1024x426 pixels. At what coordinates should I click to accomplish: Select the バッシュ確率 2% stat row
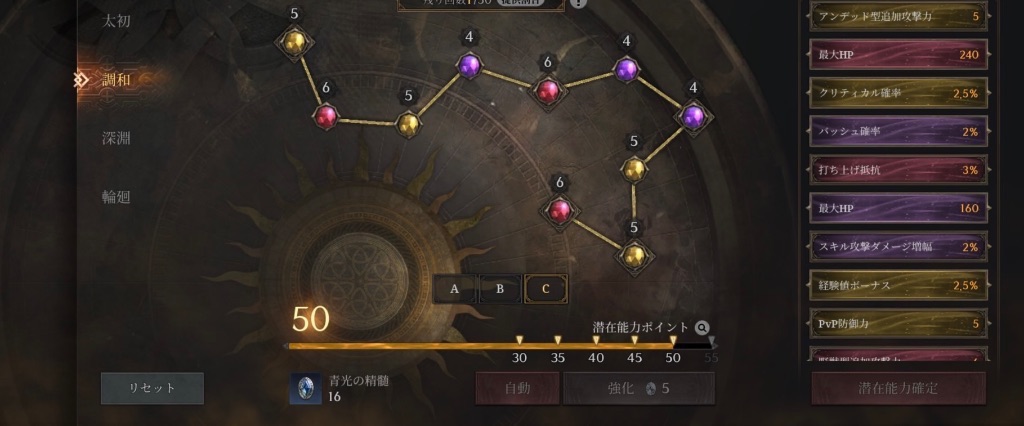coord(897,131)
